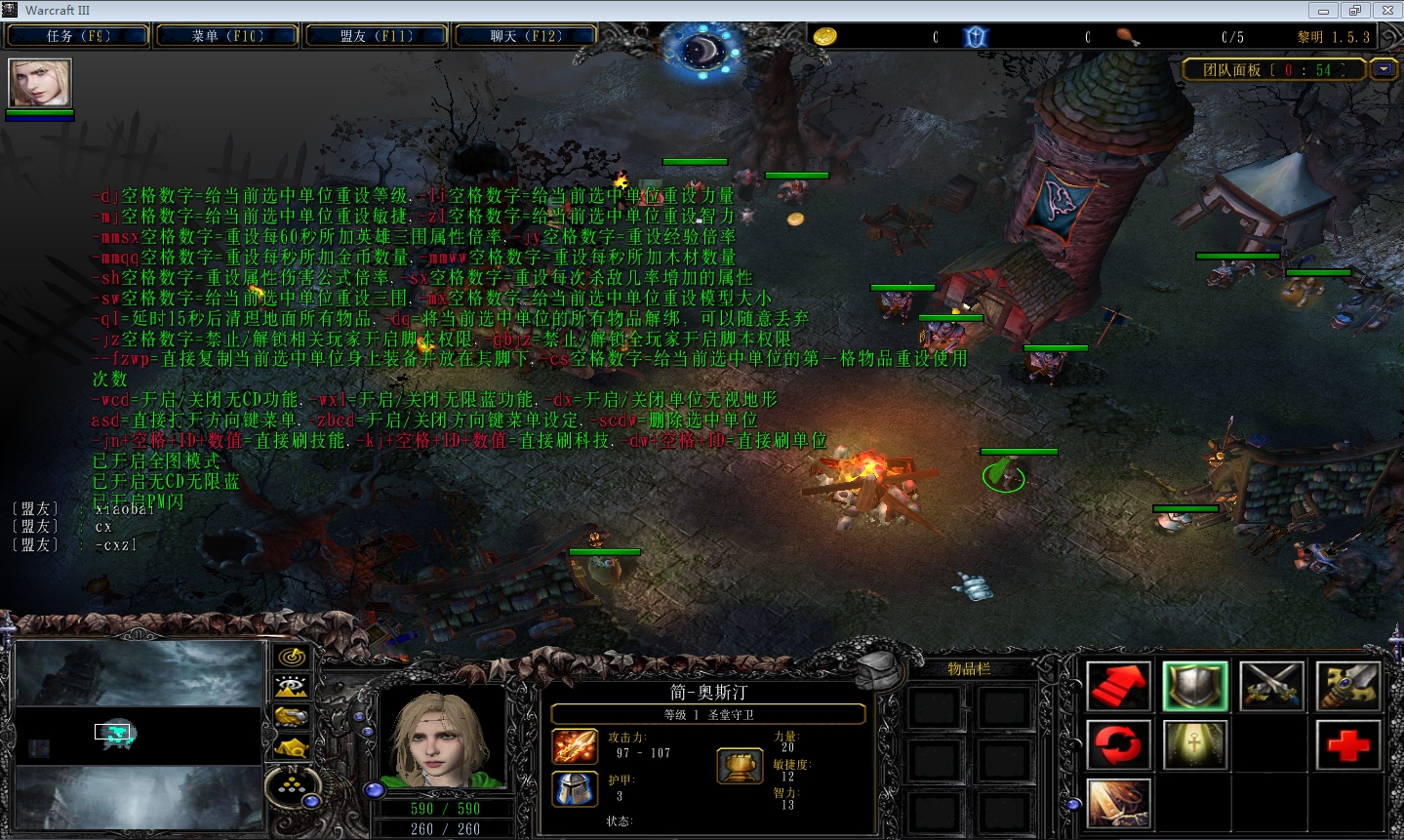Click the minimap signal ping button

pyautogui.click(x=292, y=658)
